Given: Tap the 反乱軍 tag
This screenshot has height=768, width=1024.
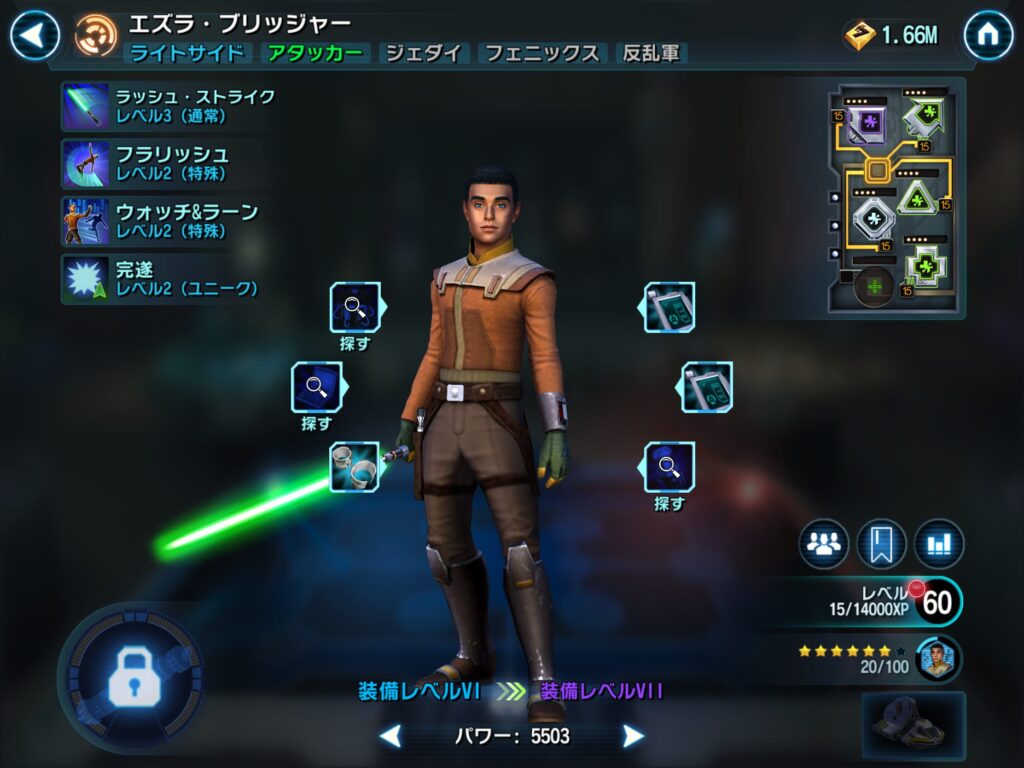Looking at the screenshot, I should (x=651, y=54).
